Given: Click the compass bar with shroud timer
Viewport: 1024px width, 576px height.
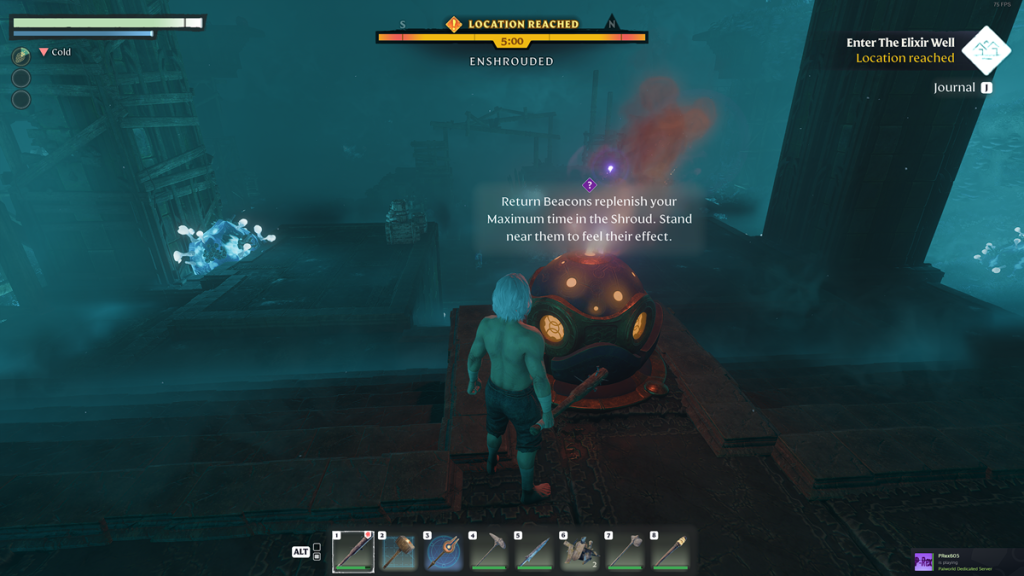Looking at the screenshot, I should pyautogui.click(x=511, y=38).
